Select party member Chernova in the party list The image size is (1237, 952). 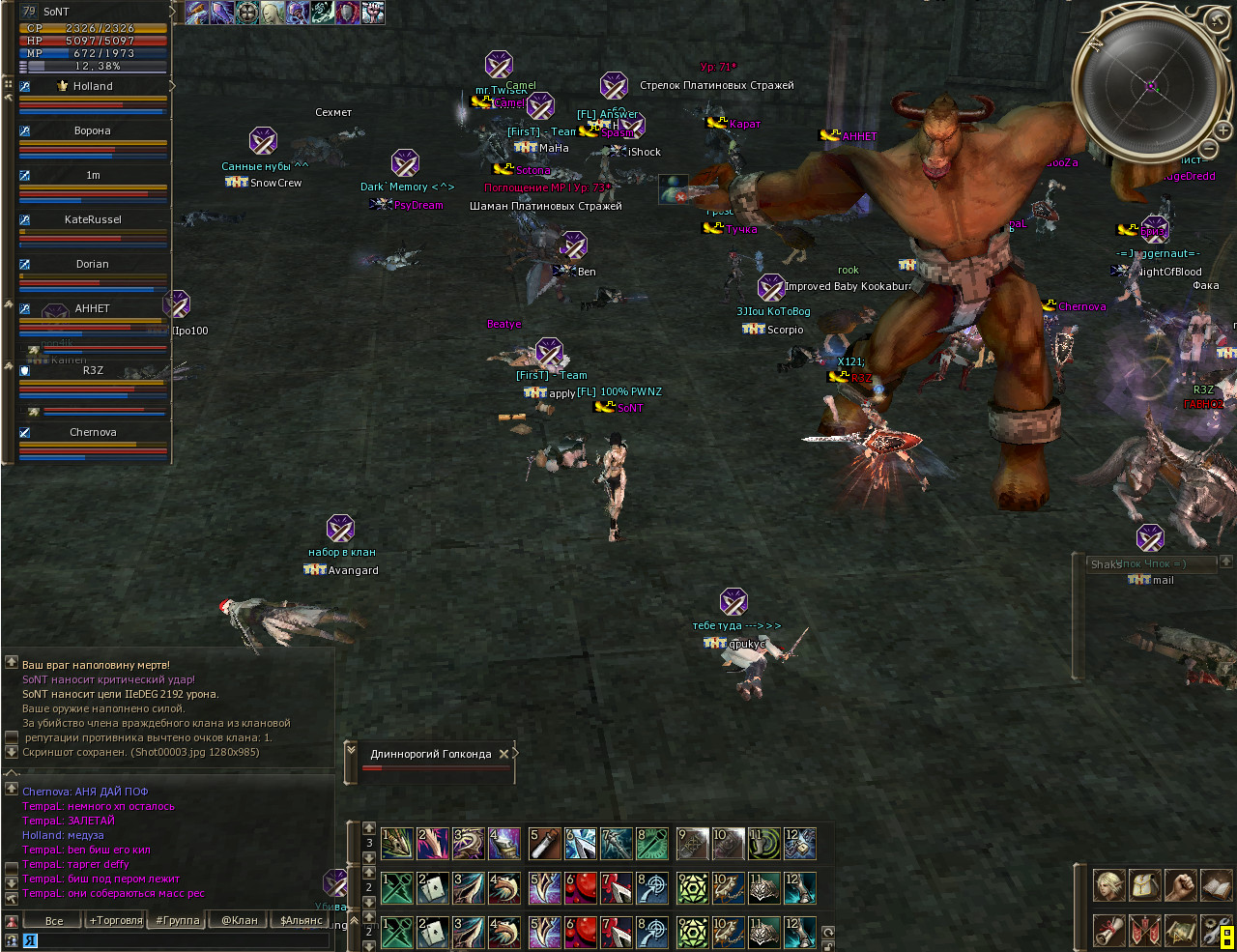tap(93, 432)
